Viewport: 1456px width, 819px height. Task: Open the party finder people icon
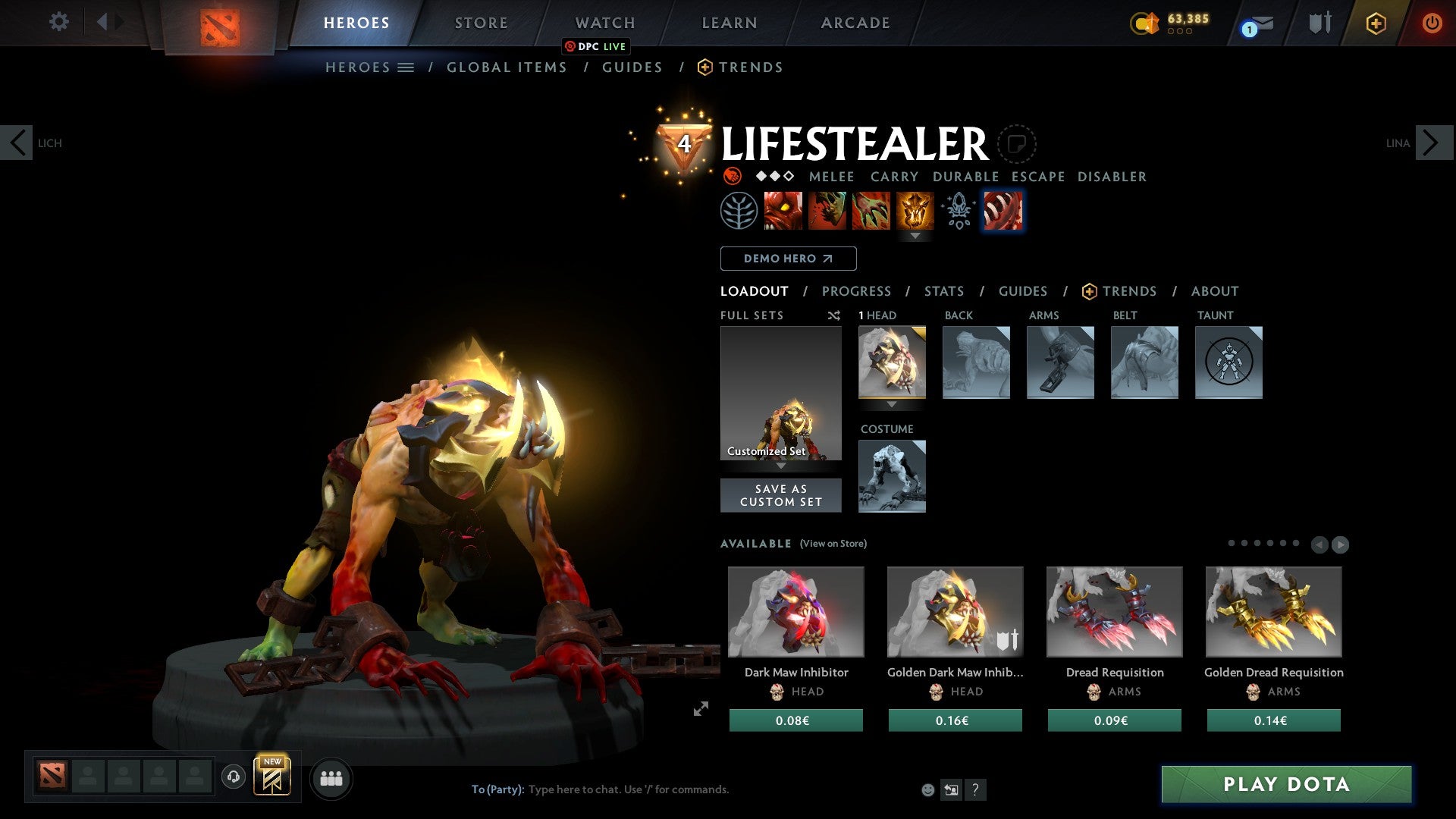pyautogui.click(x=331, y=778)
